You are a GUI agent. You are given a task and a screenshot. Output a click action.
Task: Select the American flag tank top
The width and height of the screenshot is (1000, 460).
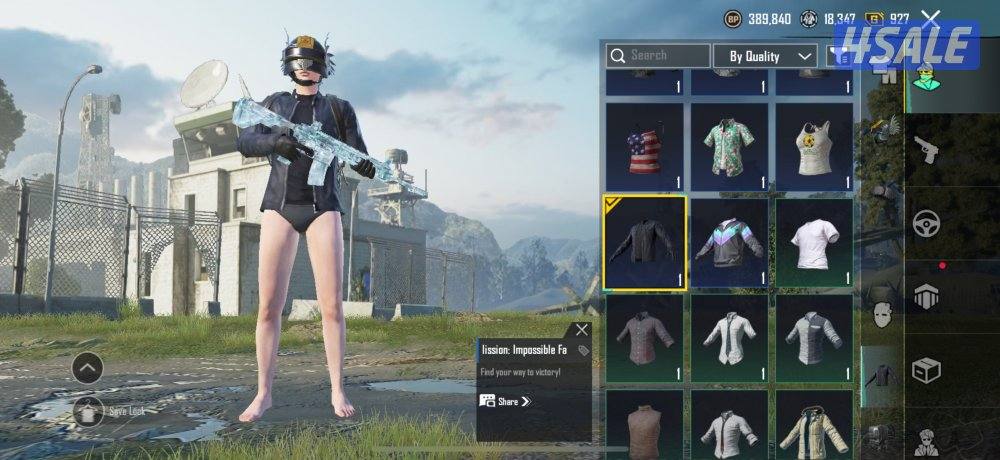[x=644, y=146]
